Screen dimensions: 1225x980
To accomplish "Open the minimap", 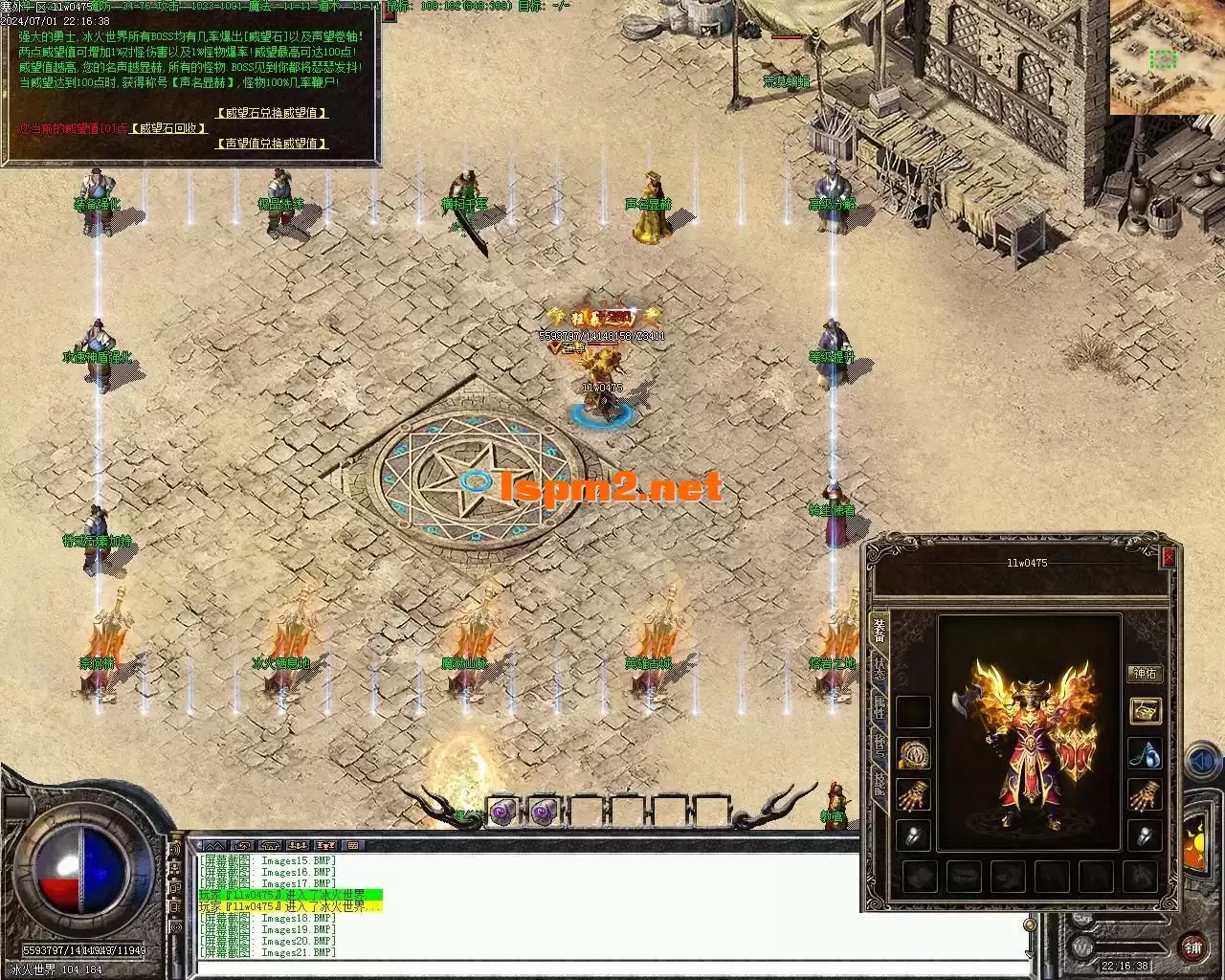I will (x=1167, y=57).
